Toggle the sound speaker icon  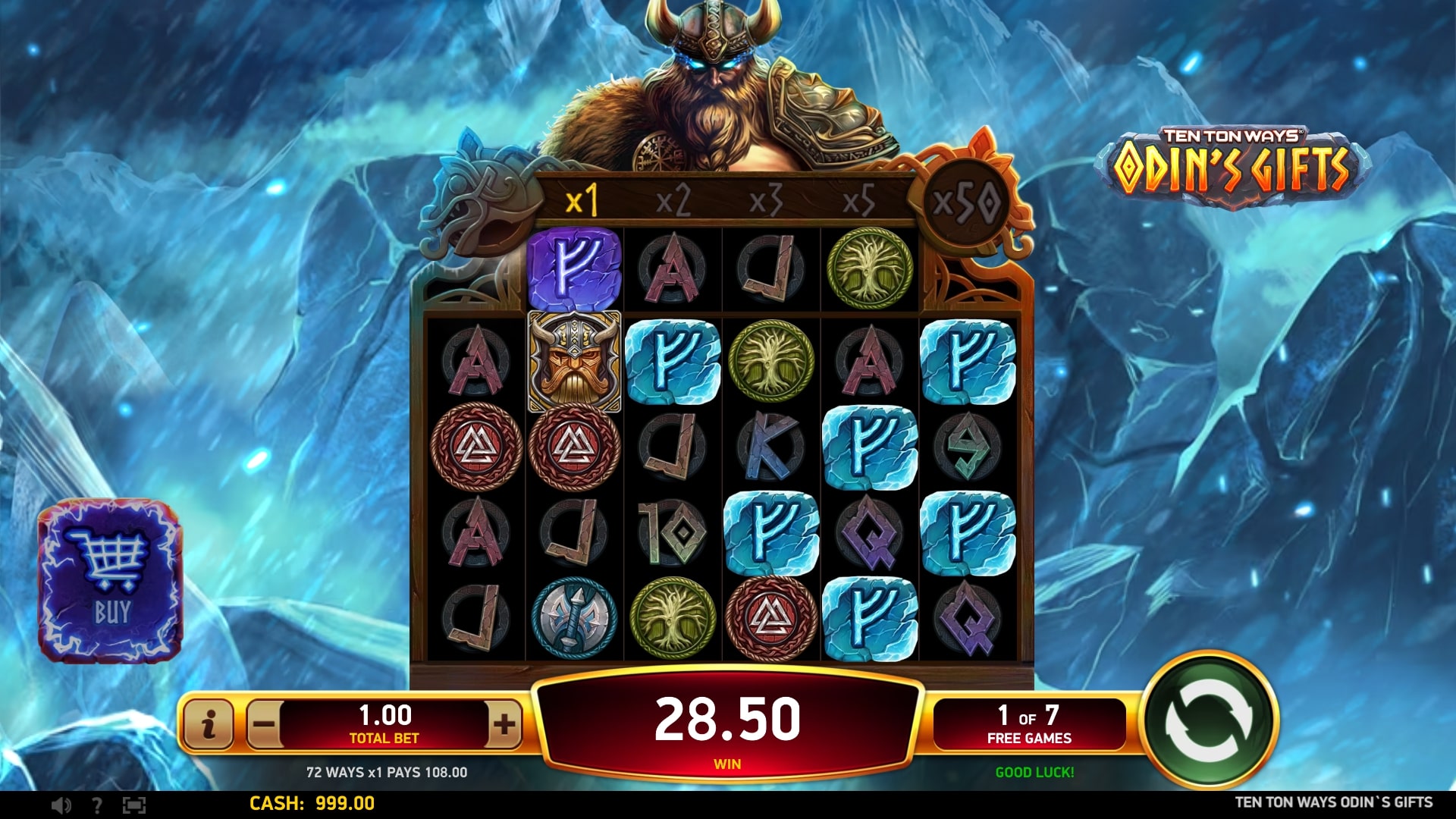pyautogui.click(x=61, y=805)
